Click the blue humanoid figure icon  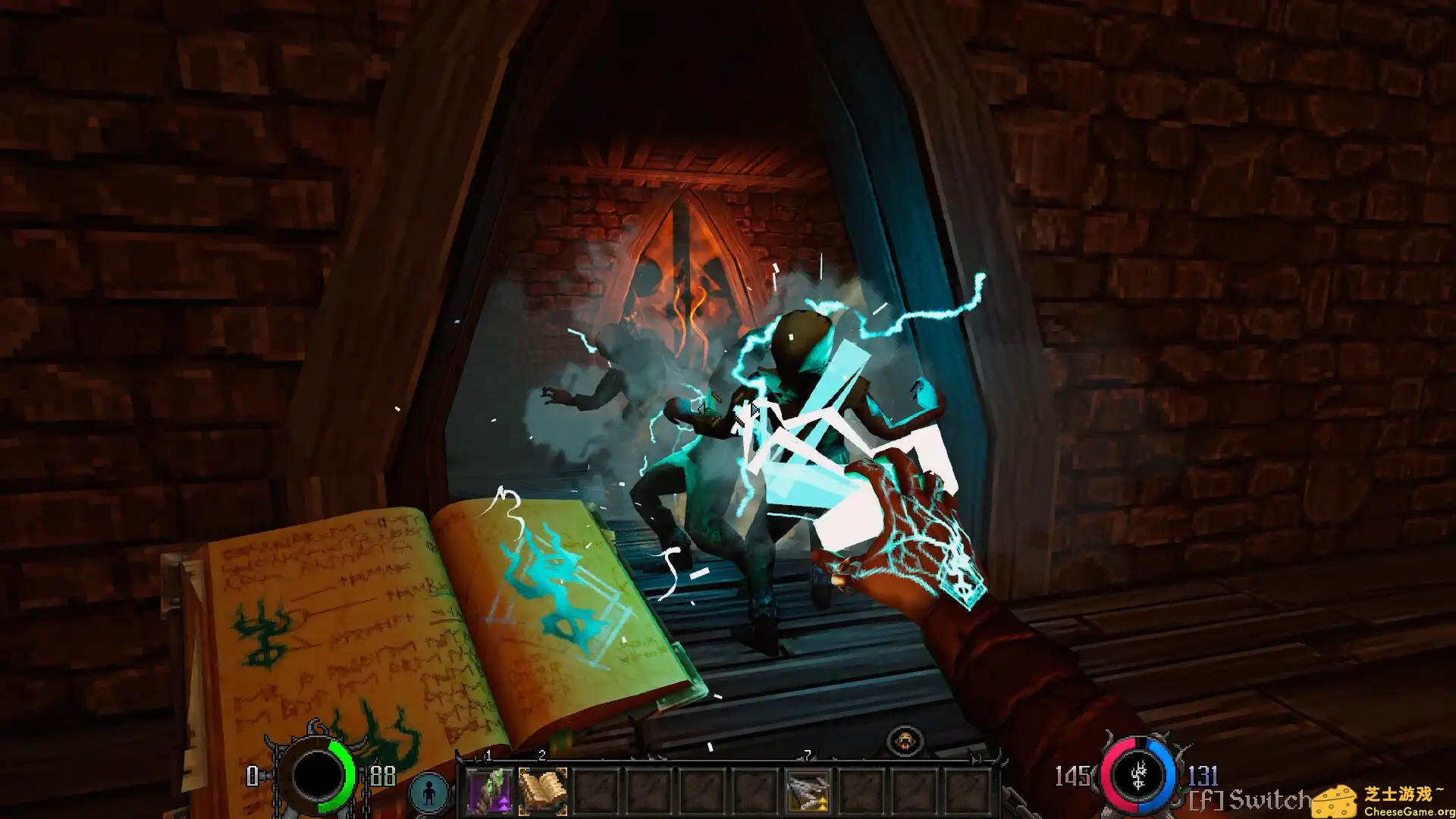429,792
